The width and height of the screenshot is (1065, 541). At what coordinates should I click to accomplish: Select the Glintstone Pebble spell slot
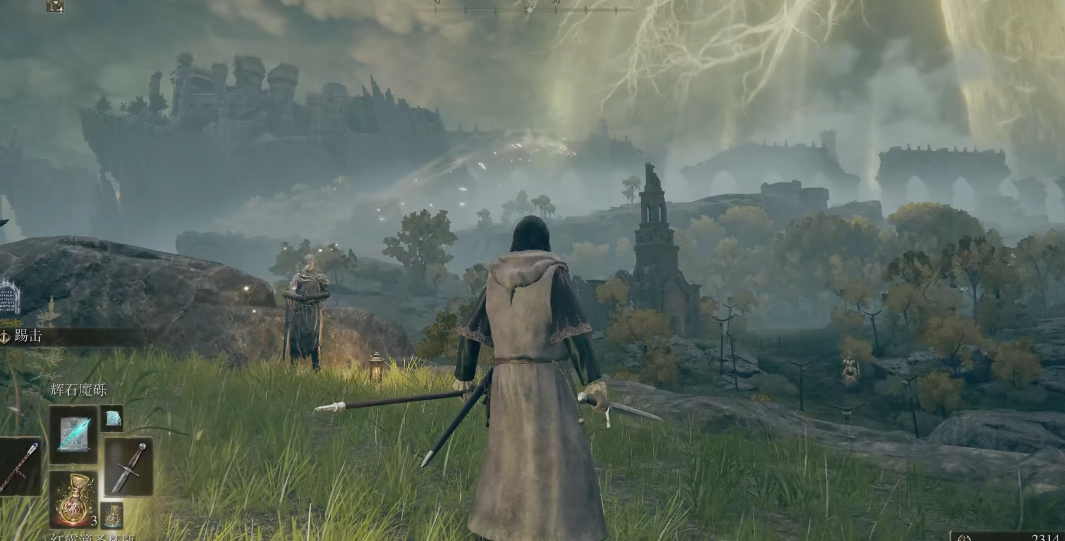(x=73, y=433)
